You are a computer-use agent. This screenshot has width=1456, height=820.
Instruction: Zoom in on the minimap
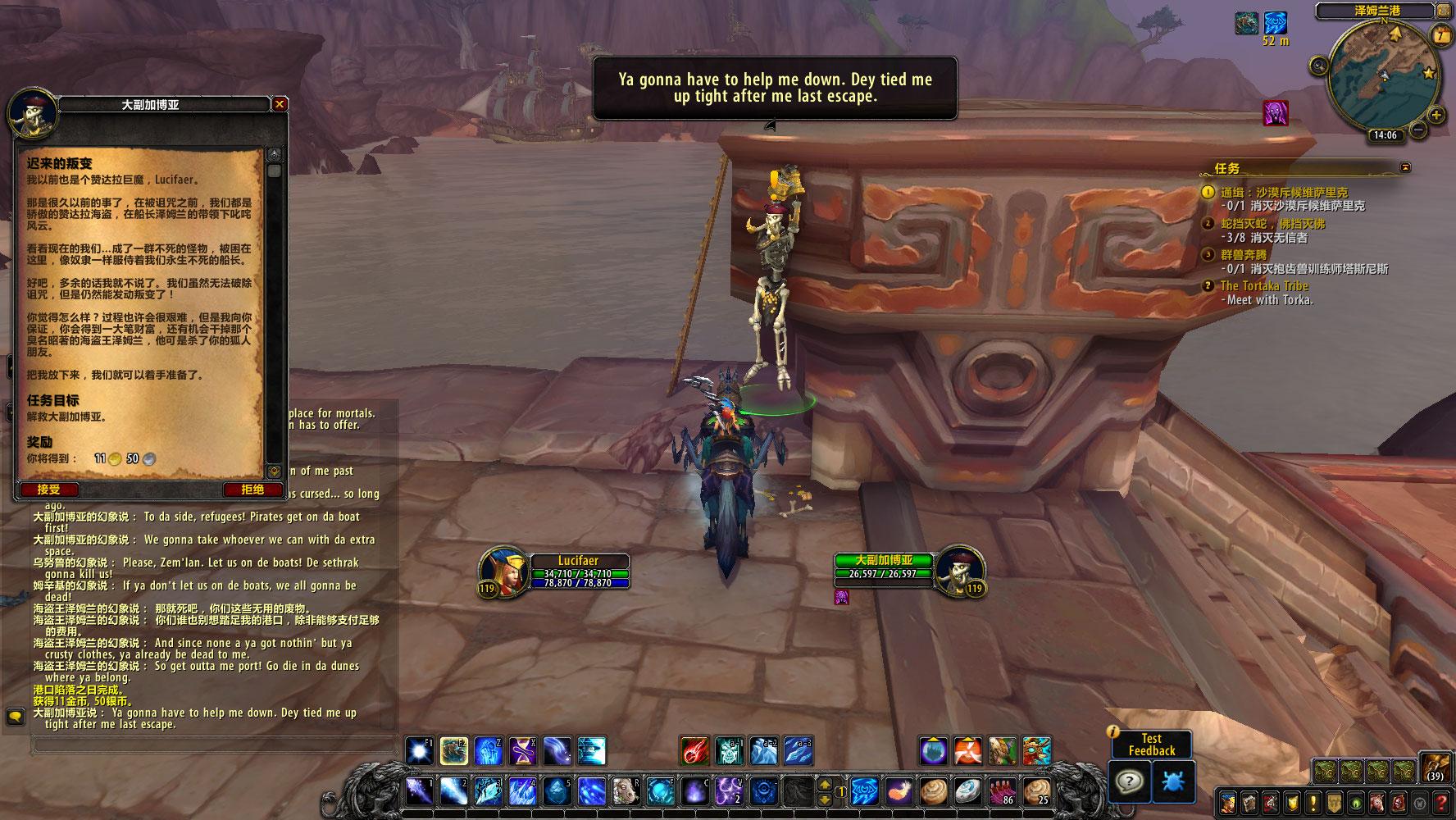point(1437,115)
